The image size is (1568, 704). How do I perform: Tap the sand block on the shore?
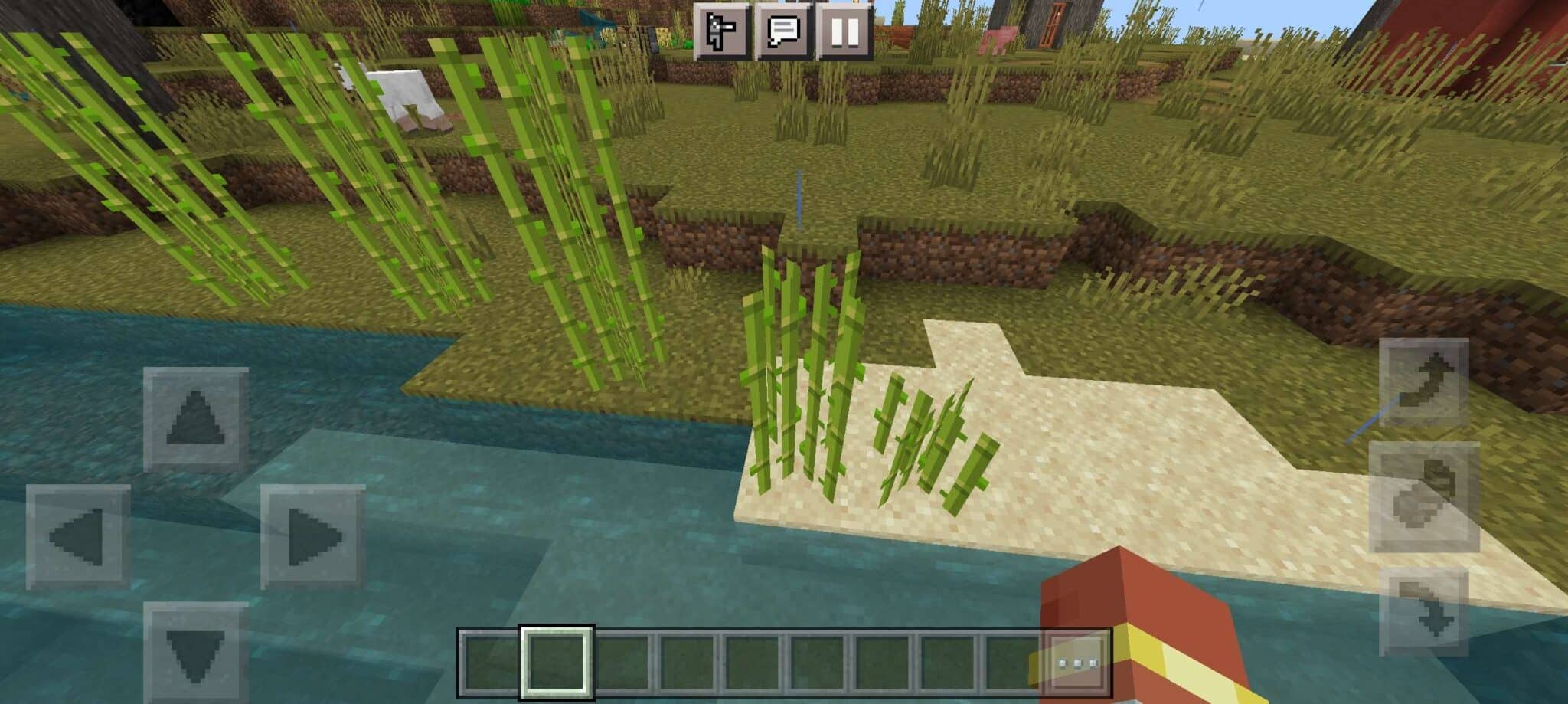point(1148,475)
